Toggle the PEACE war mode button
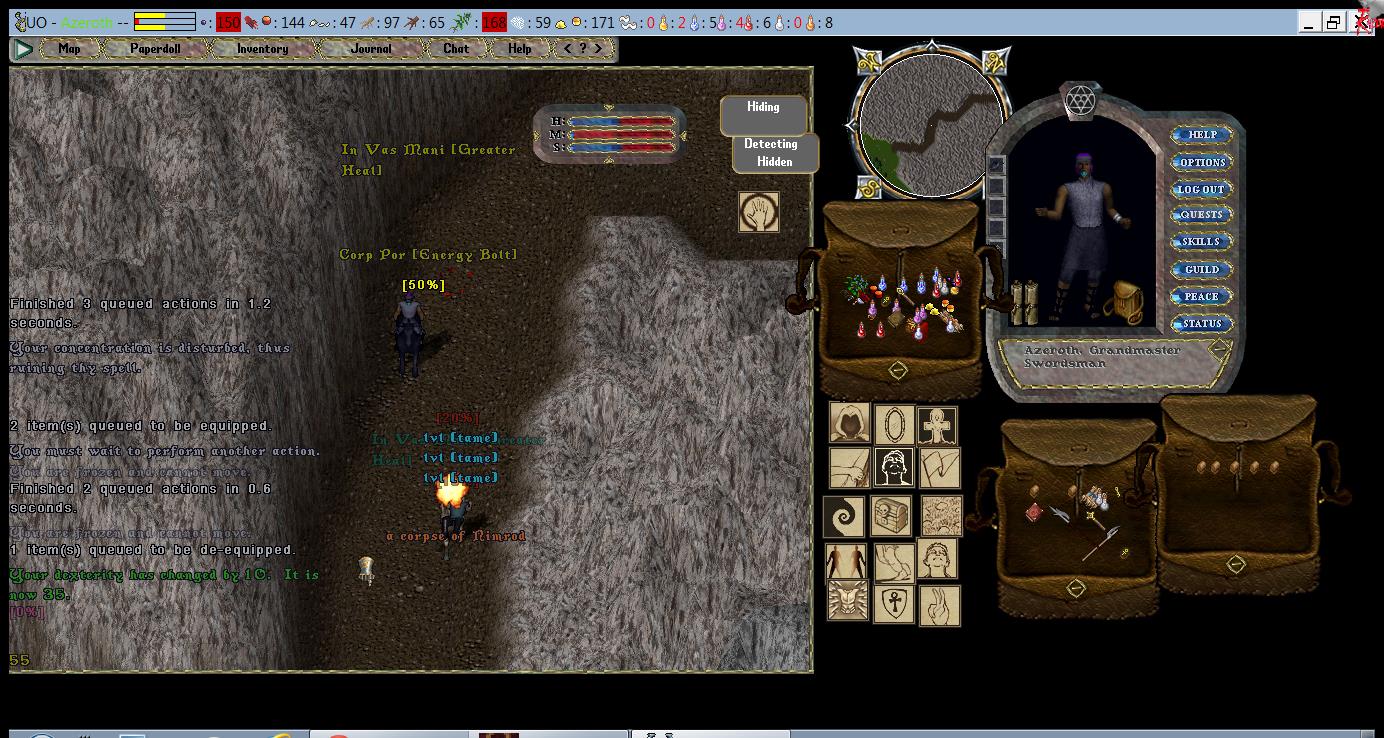 point(1201,296)
